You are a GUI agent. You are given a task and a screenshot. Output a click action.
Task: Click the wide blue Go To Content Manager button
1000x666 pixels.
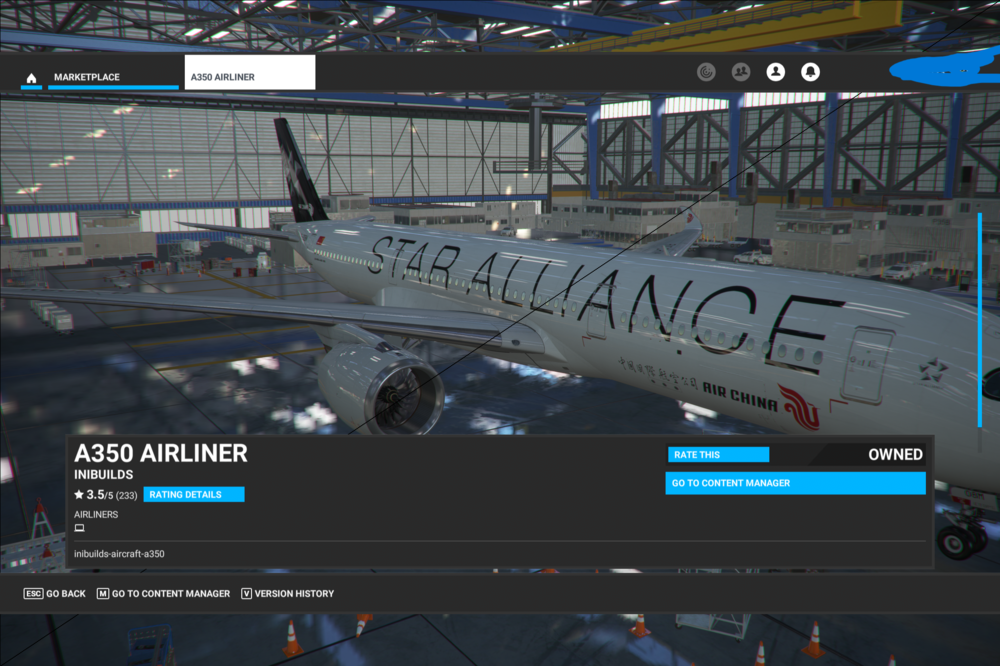(795, 483)
